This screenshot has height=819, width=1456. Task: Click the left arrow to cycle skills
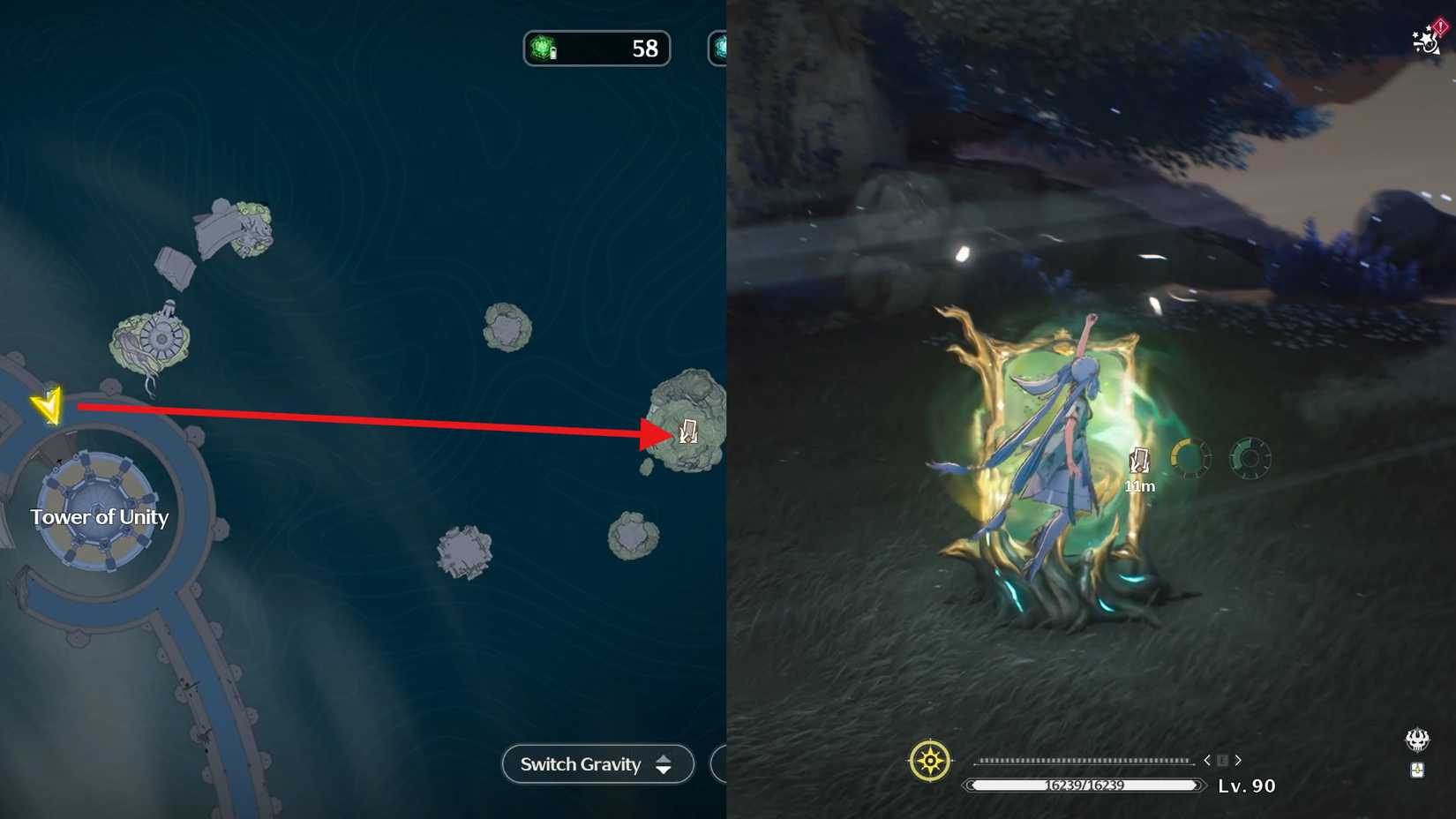coord(1206,759)
